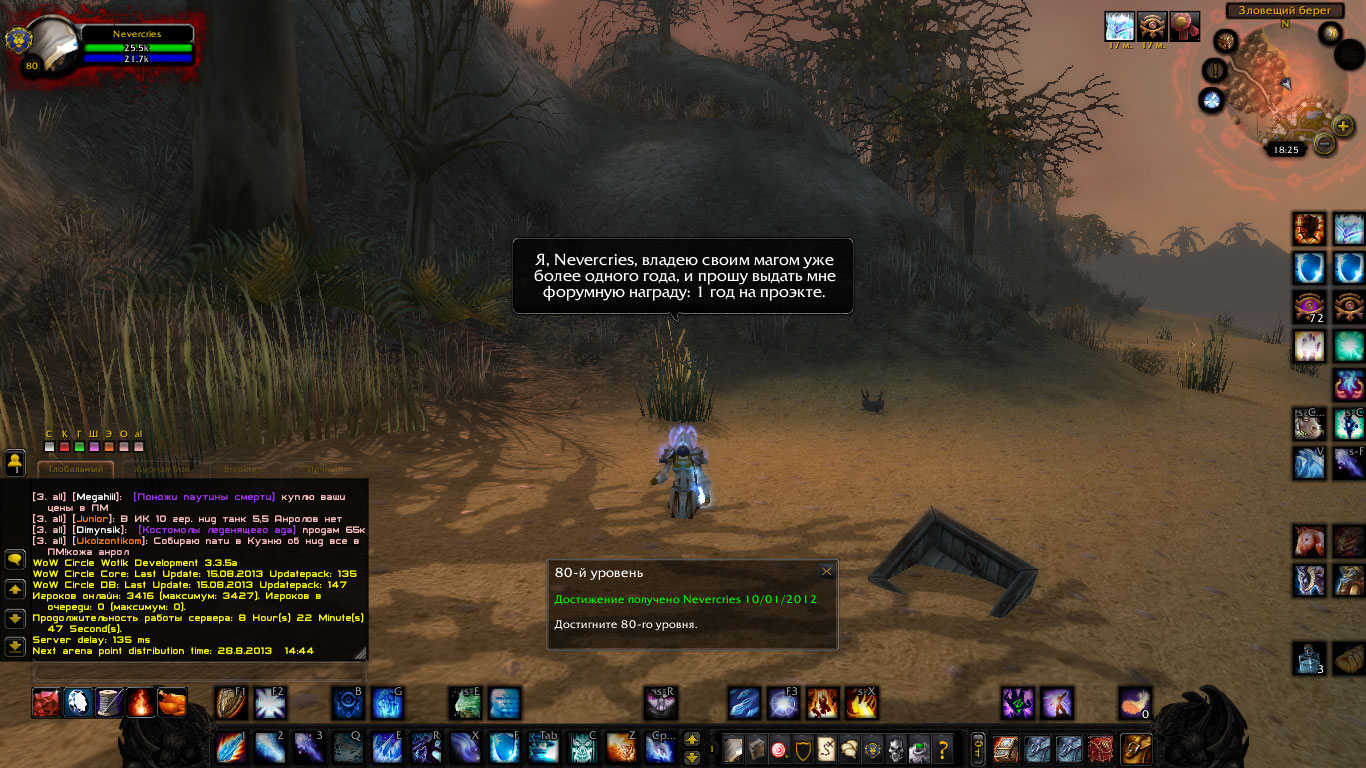Click the exclamation mark minimap button
The image size is (1366, 768).
point(1216,70)
